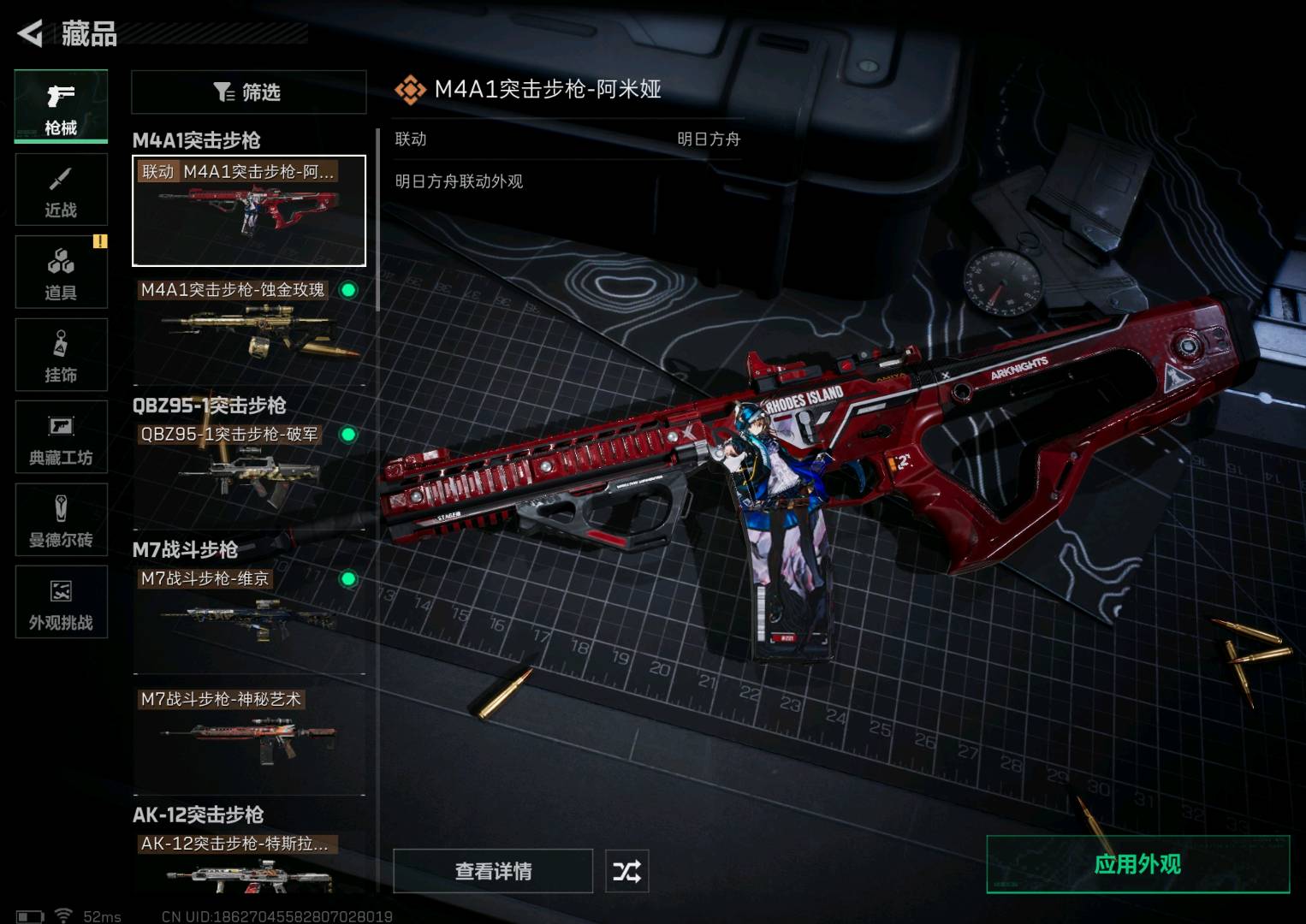Open the 筛选 filter options
Screen dimensions: 1306x924
click(x=248, y=92)
